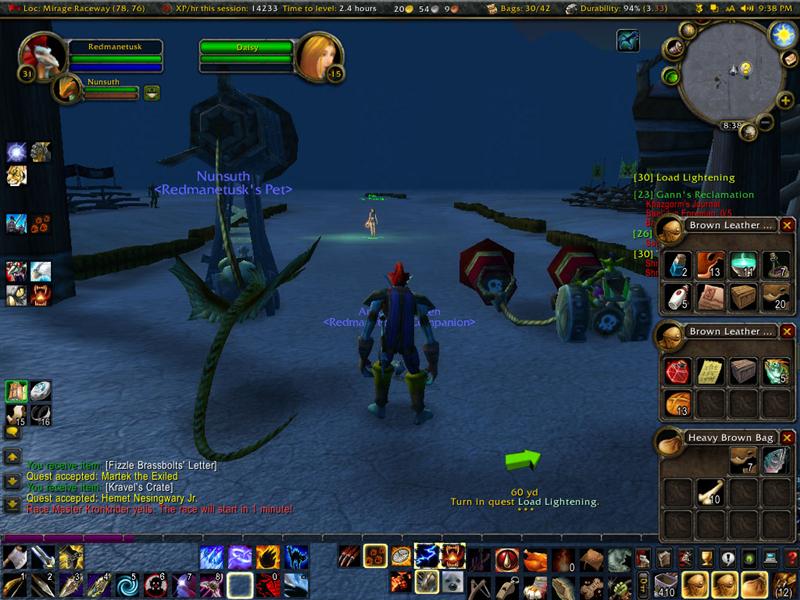Select the yellow parchment letter item

[711, 371]
